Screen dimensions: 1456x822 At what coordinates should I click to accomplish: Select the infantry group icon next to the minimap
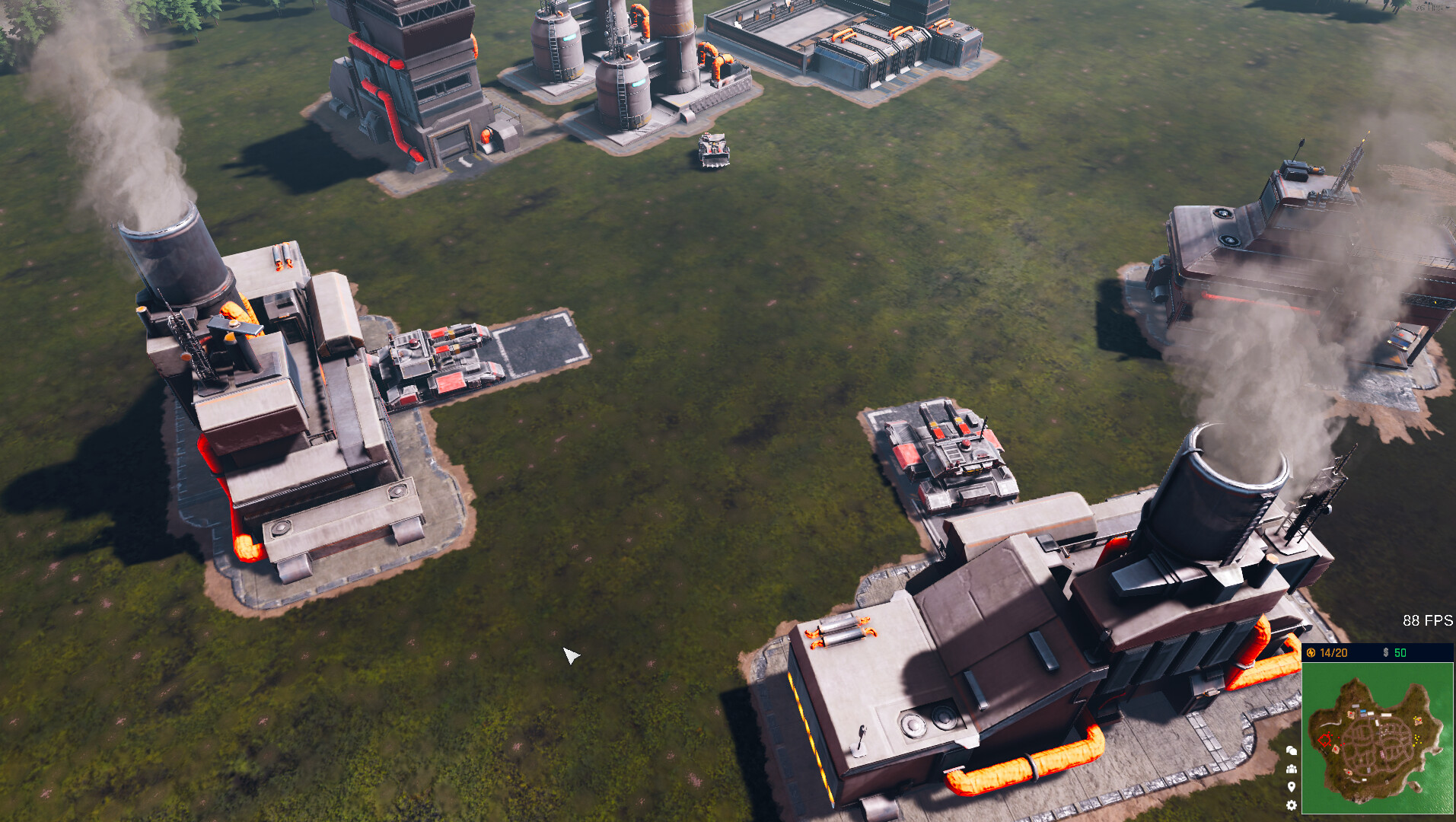1292,769
